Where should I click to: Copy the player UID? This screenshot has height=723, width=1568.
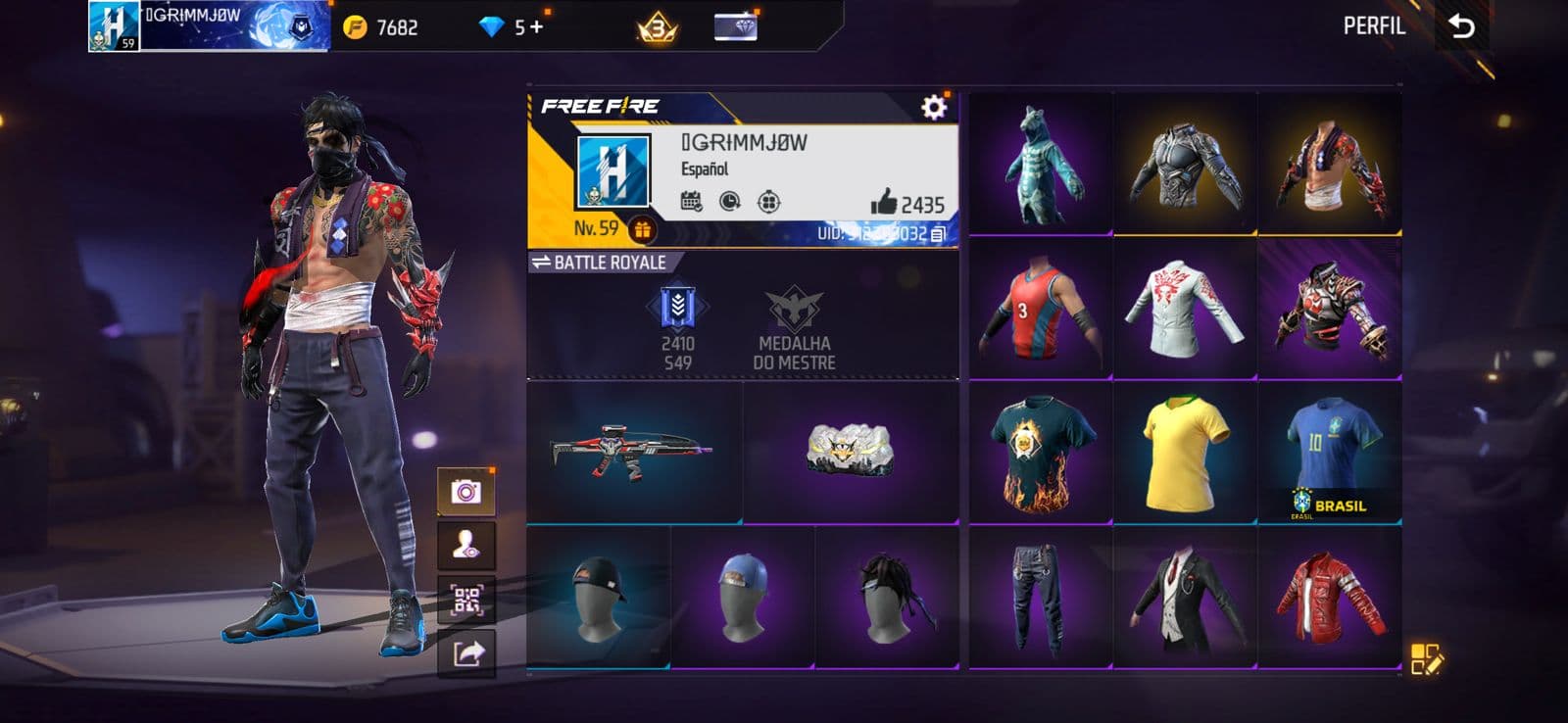point(938,234)
